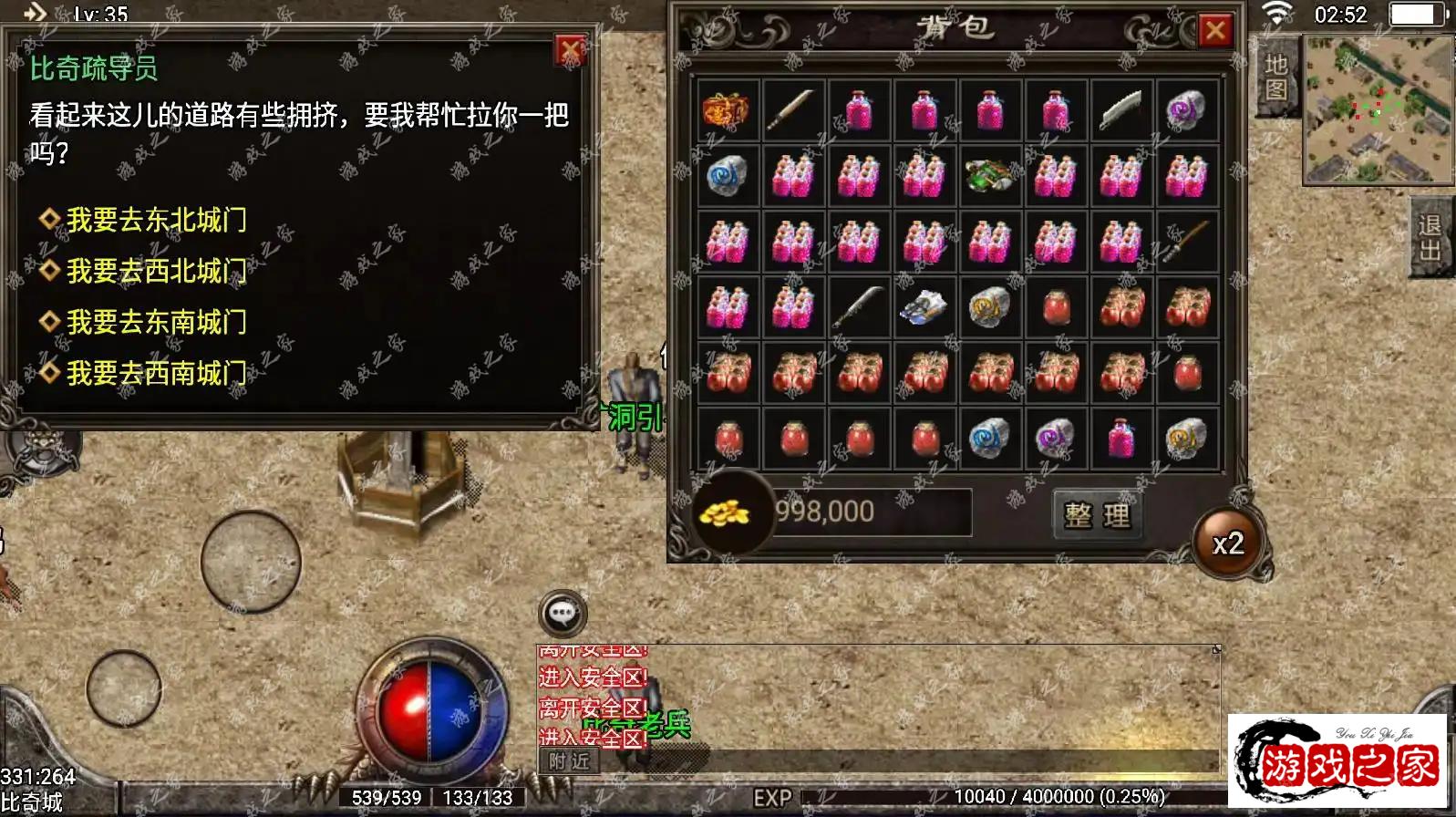Close the backpack window
Viewport: 1456px width, 817px height.
tap(1214, 31)
